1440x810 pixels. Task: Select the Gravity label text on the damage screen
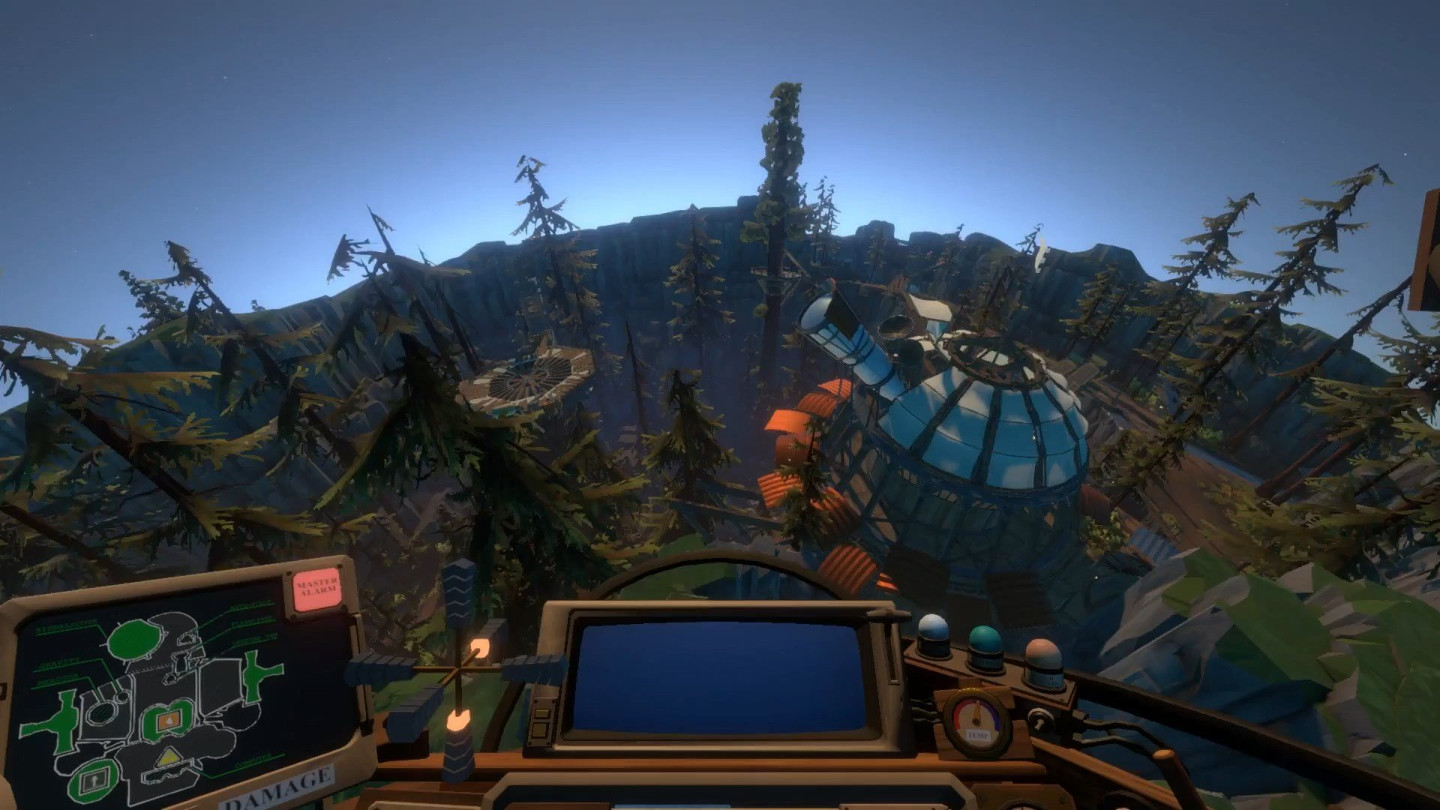(57, 666)
